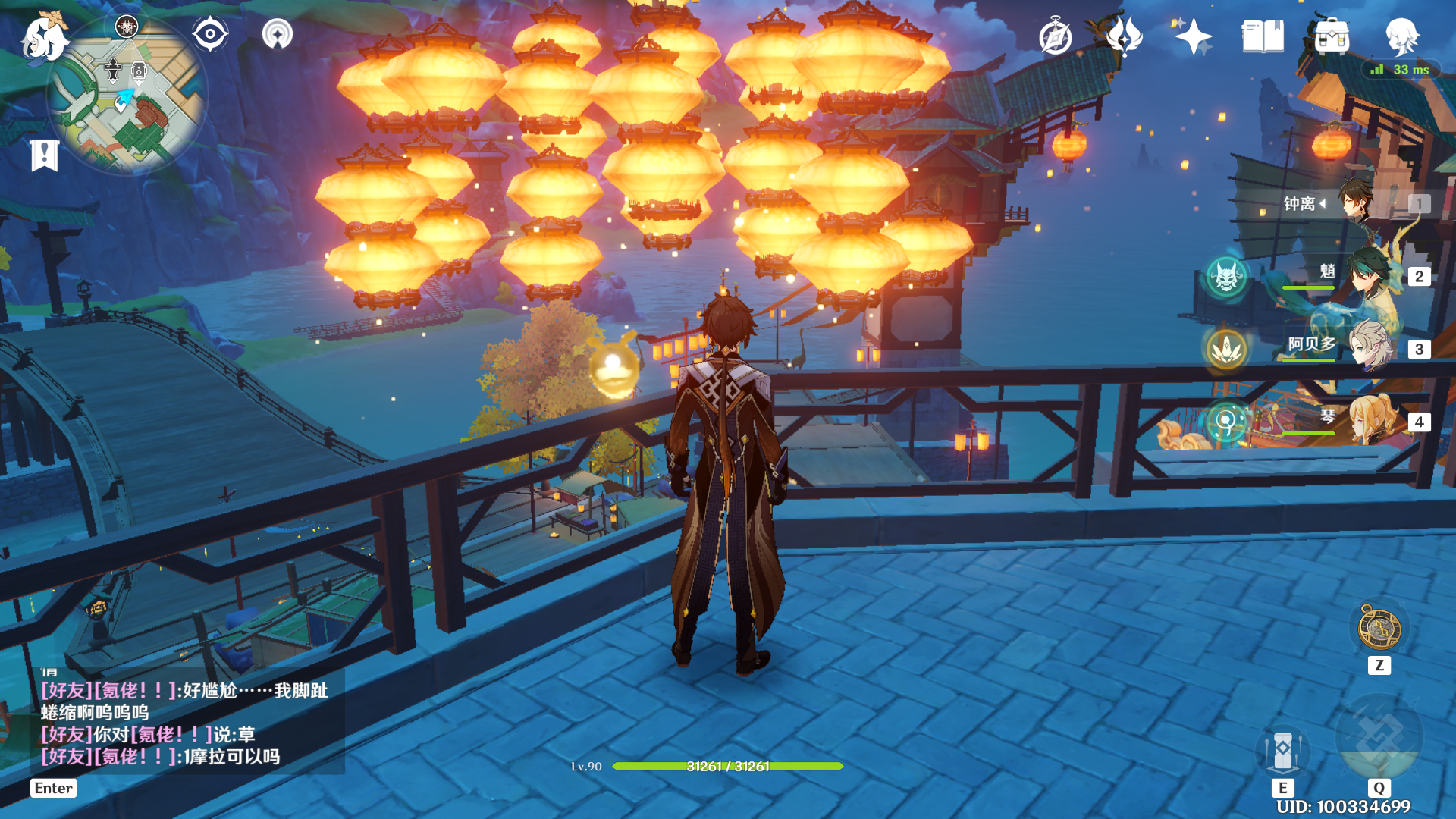Activate Zhongli's elemental skill

(1282, 751)
